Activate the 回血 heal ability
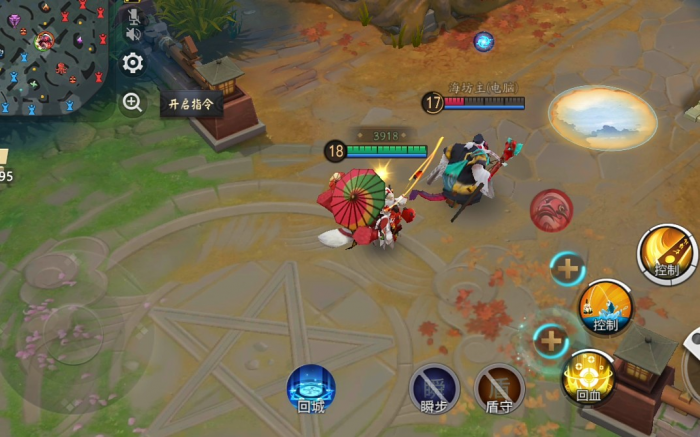 (x=588, y=376)
